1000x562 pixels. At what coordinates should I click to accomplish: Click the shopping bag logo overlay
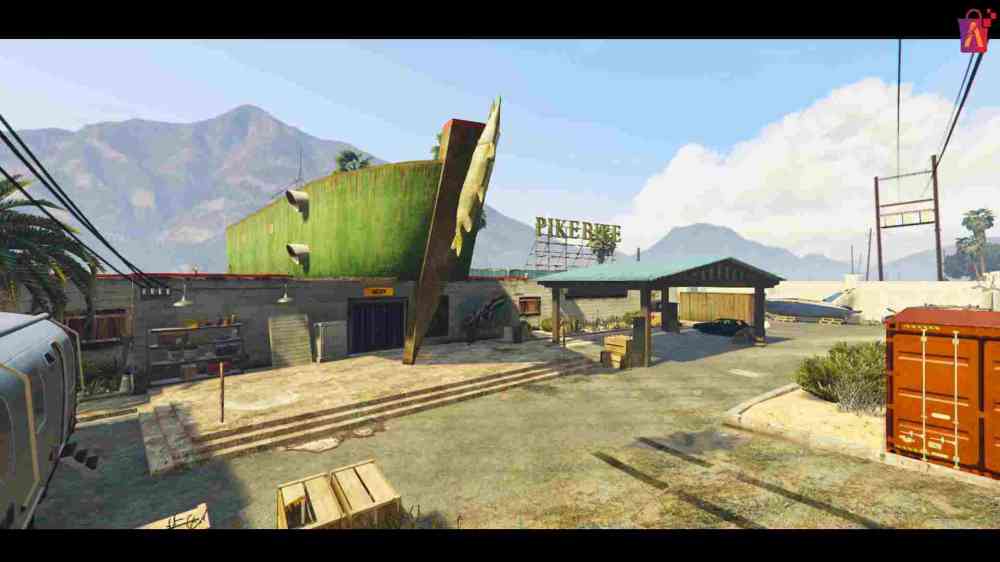point(973,31)
